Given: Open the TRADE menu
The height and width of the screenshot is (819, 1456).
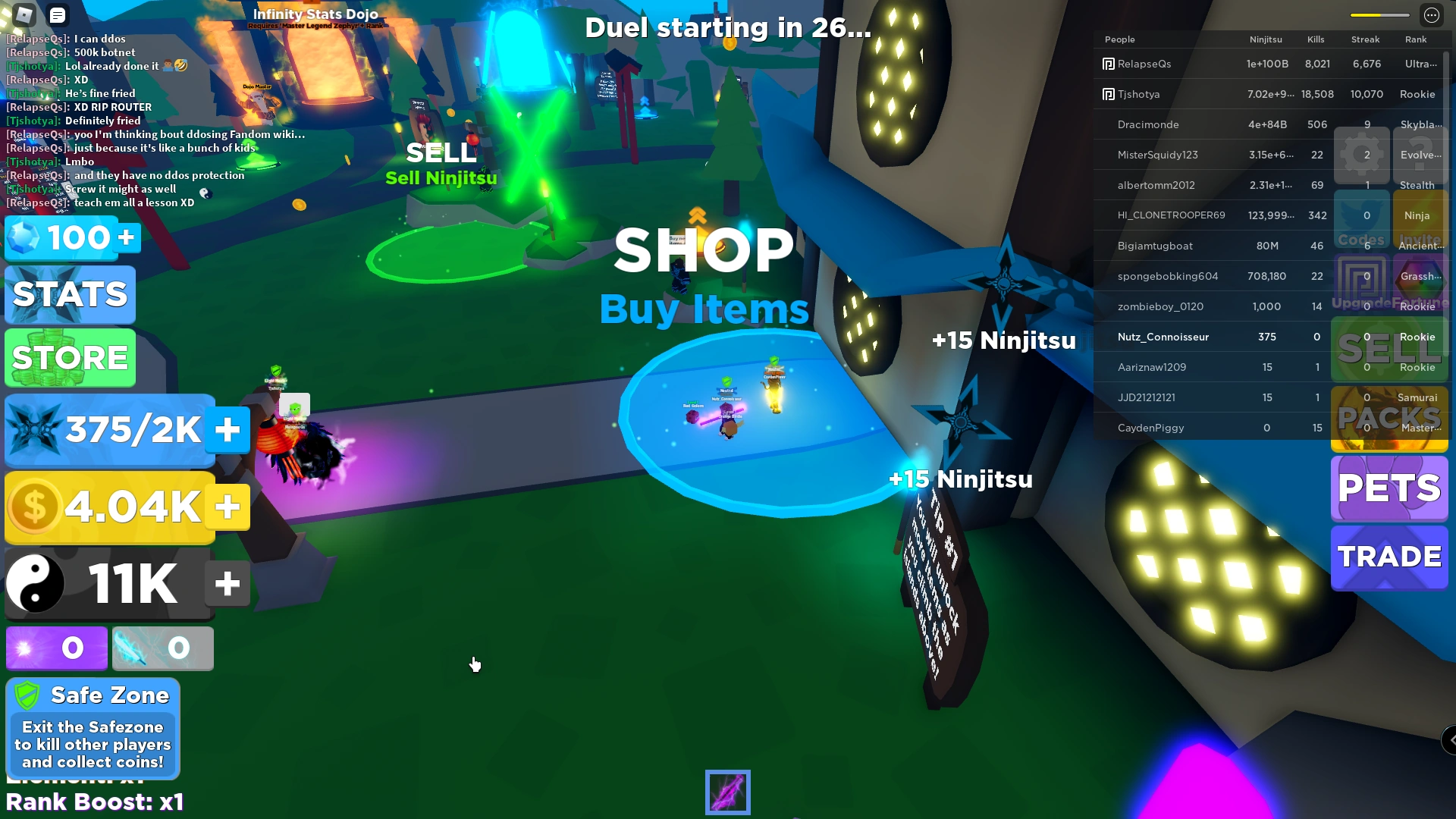Looking at the screenshot, I should click(x=1389, y=557).
